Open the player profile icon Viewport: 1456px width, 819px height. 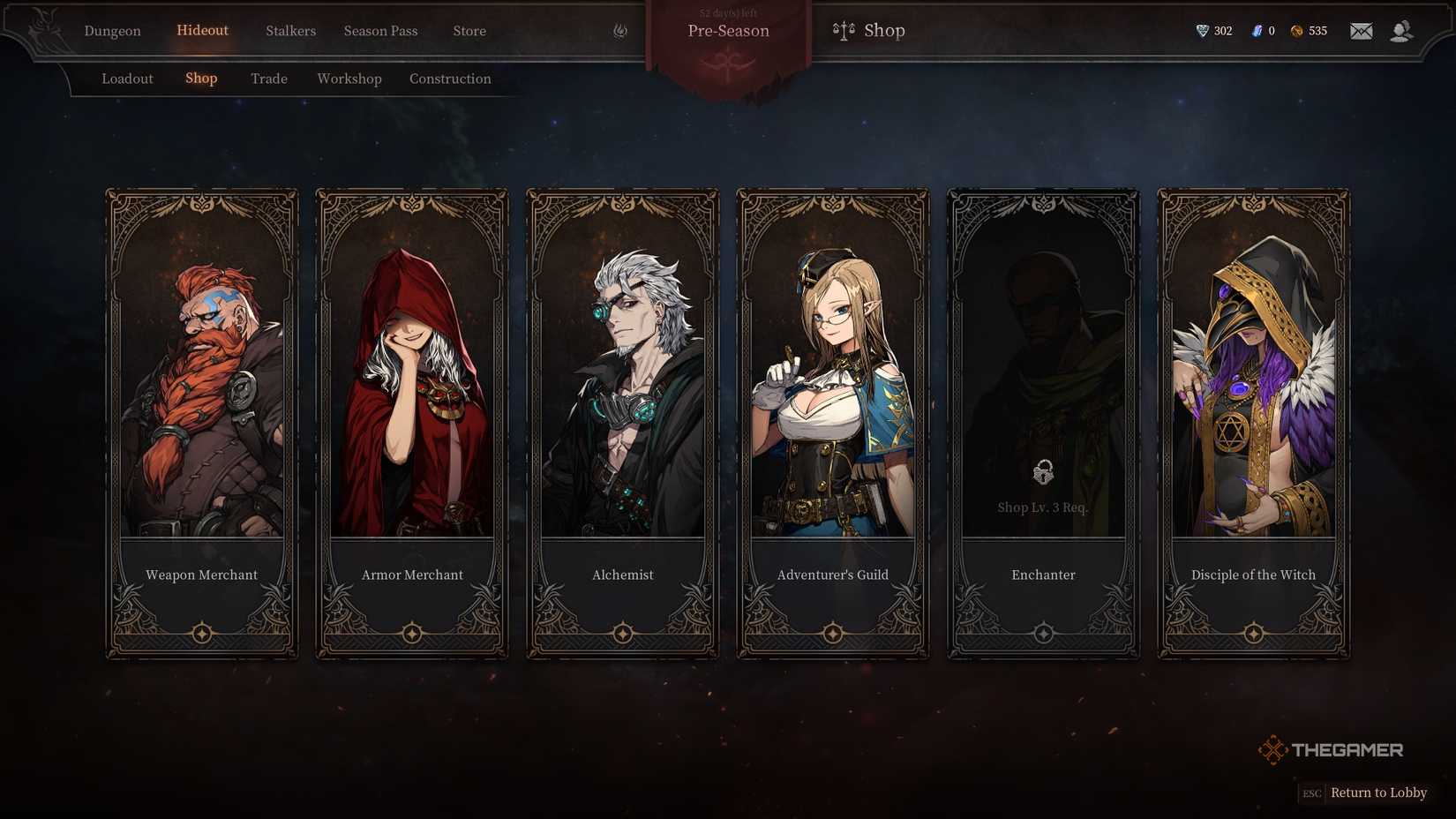(x=1400, y=31)
